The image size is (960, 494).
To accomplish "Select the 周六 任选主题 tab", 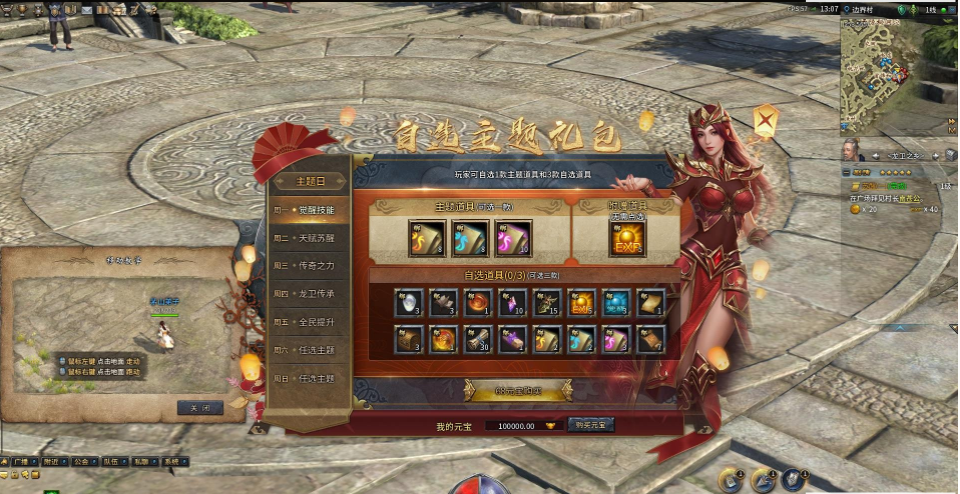I will pos(311,351).
